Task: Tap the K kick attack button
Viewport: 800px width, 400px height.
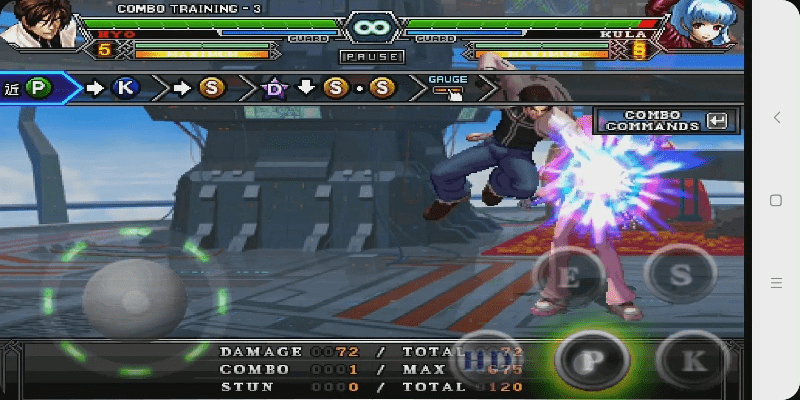Action: coord(692,359)
